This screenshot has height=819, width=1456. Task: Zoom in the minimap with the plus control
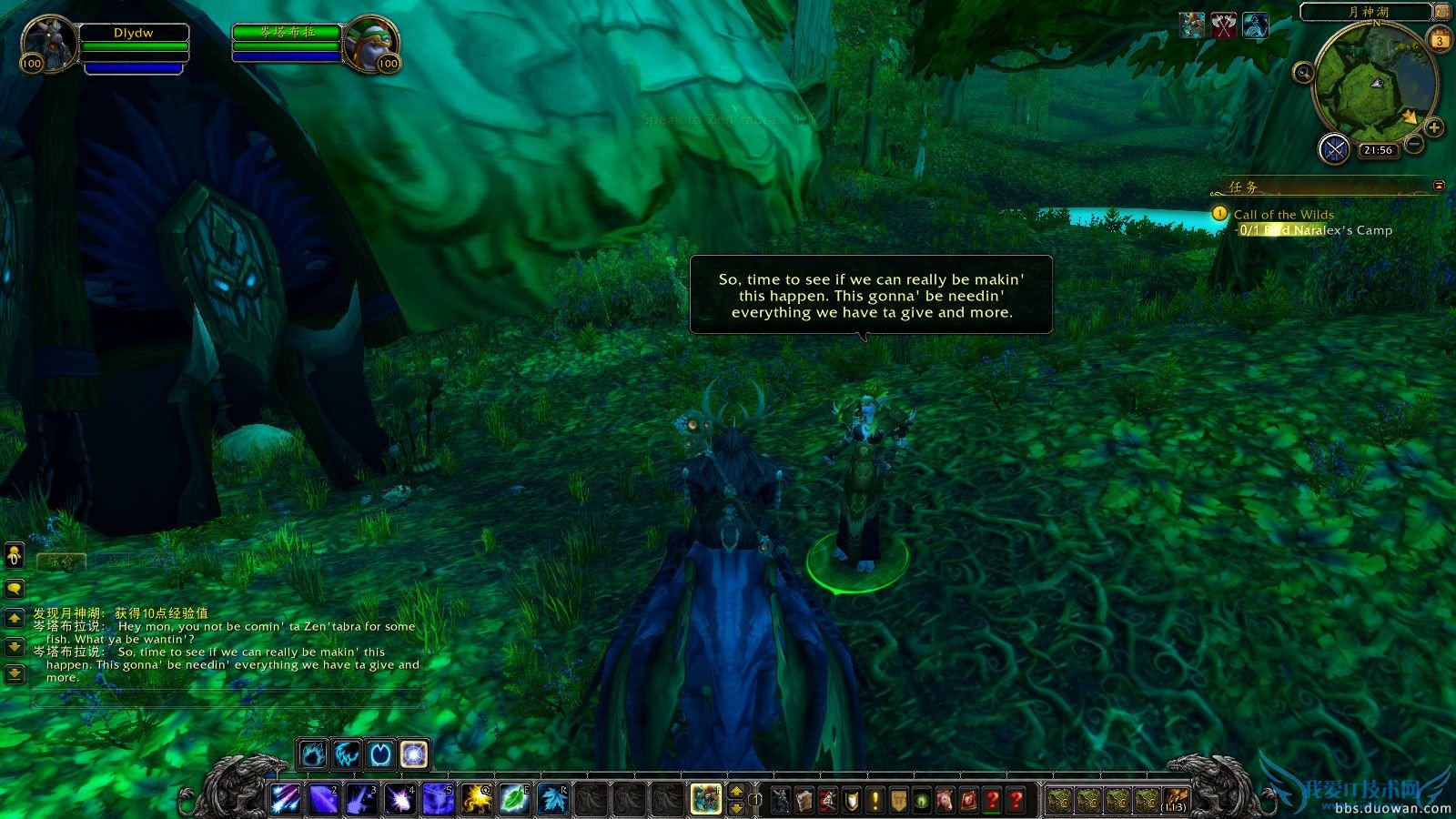pos(1432,126)
